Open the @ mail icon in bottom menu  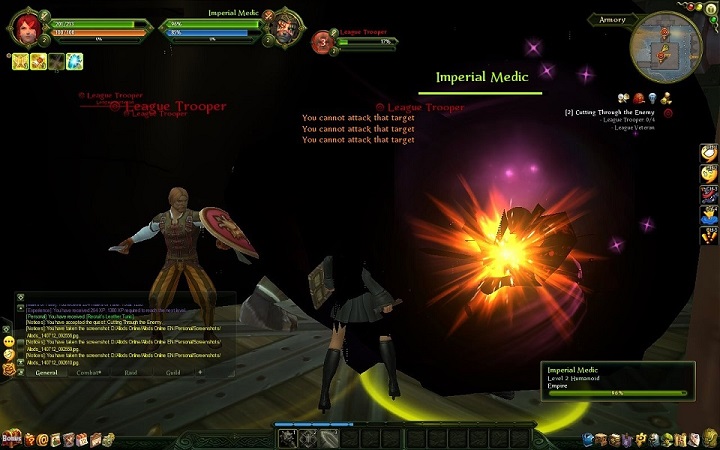[42, 439]
